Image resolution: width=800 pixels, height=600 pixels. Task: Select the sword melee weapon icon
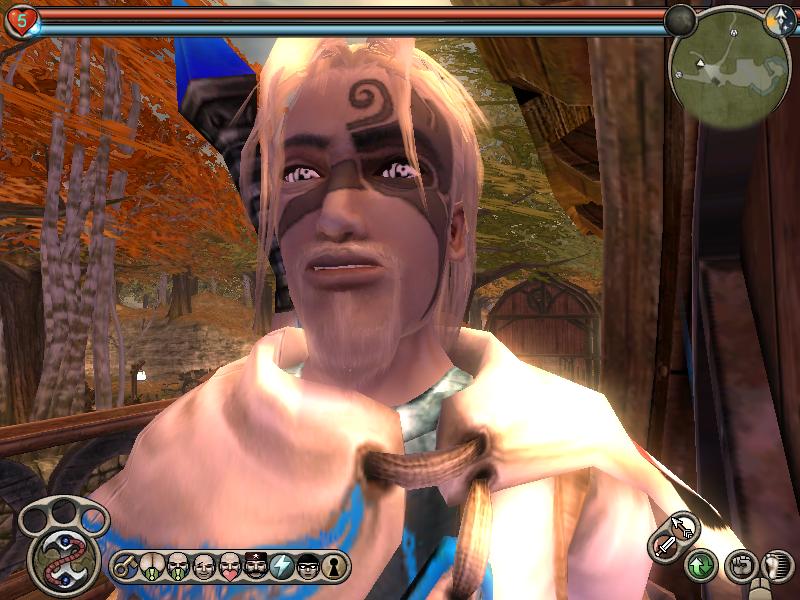point(666,547)
